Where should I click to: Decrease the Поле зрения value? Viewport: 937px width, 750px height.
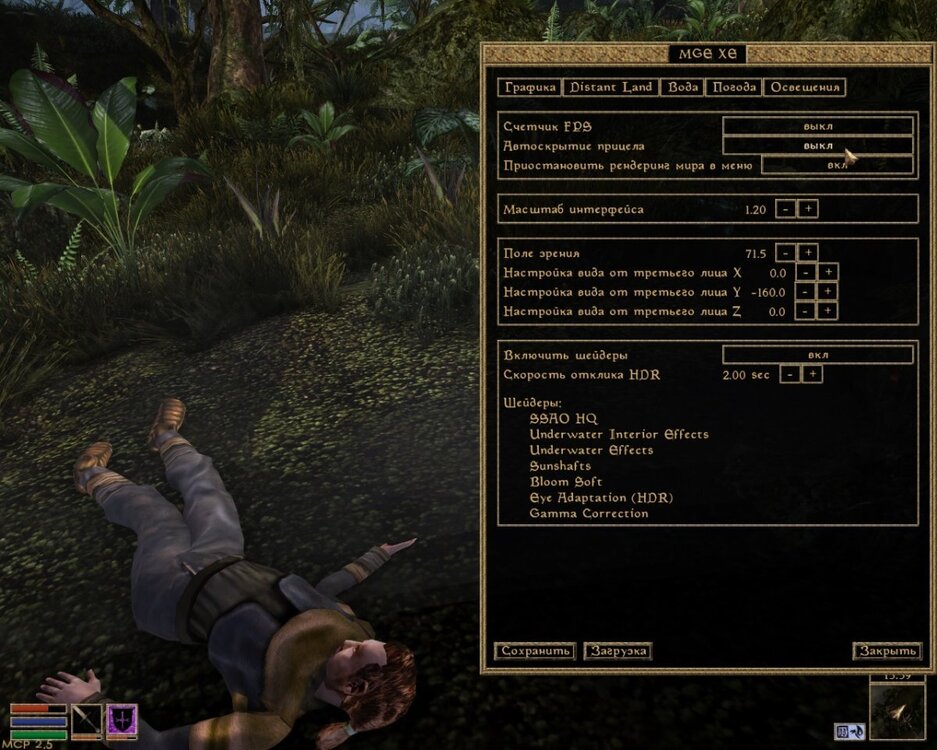(x=785, y=253)
